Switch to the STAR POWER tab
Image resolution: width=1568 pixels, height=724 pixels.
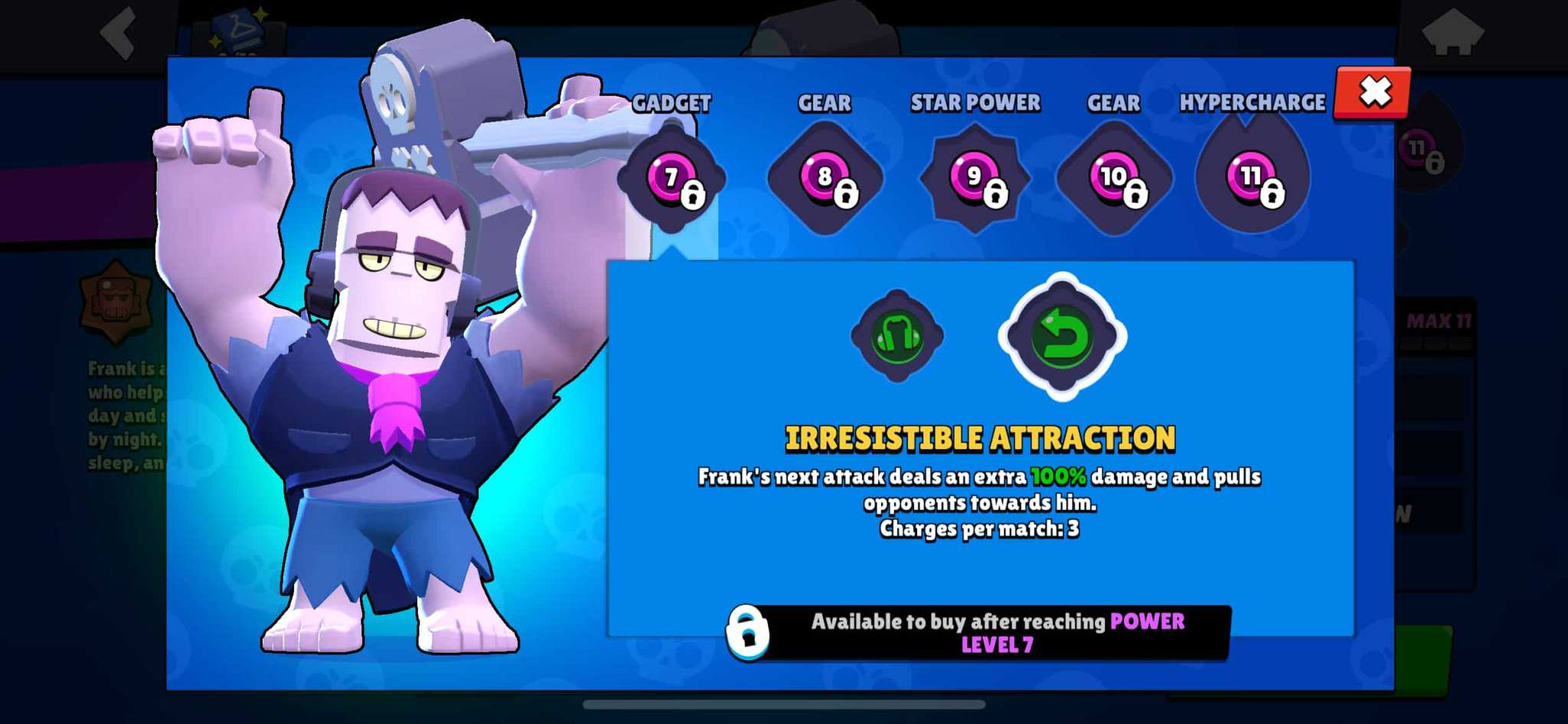(x=974, y=102)
